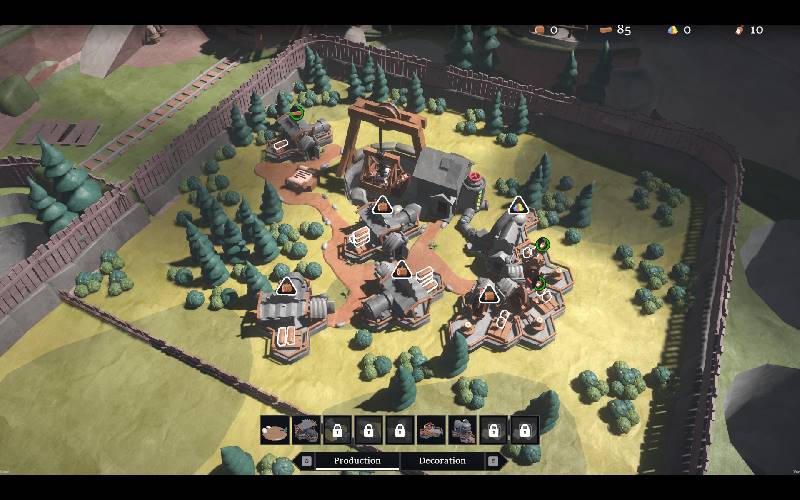Click the rainbow triangle marker above the building
This screenshot has width=800, height=500.
coord(518,206)
